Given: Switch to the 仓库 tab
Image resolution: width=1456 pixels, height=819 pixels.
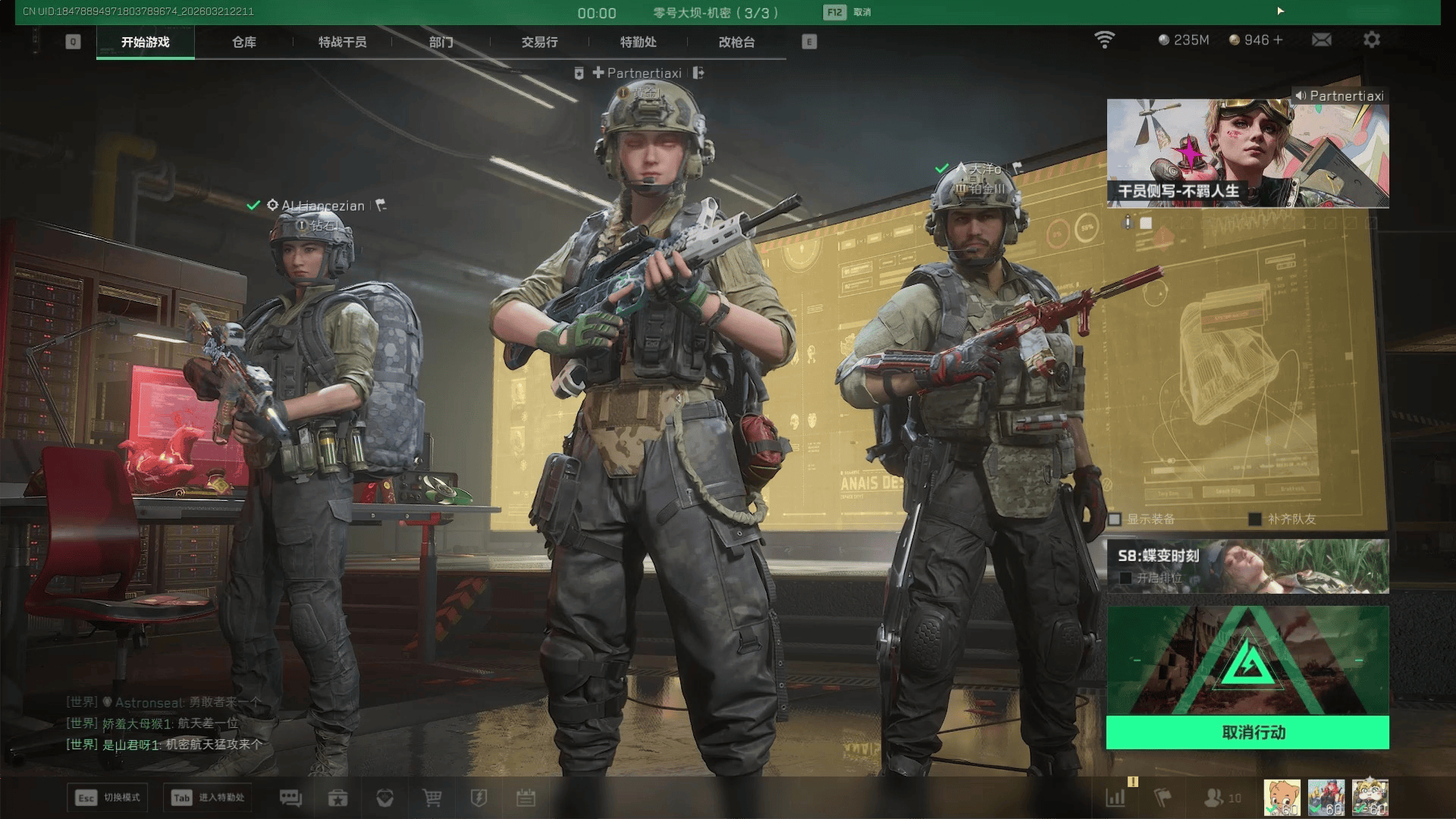Looking at the screenshot, I should point(243,42).
